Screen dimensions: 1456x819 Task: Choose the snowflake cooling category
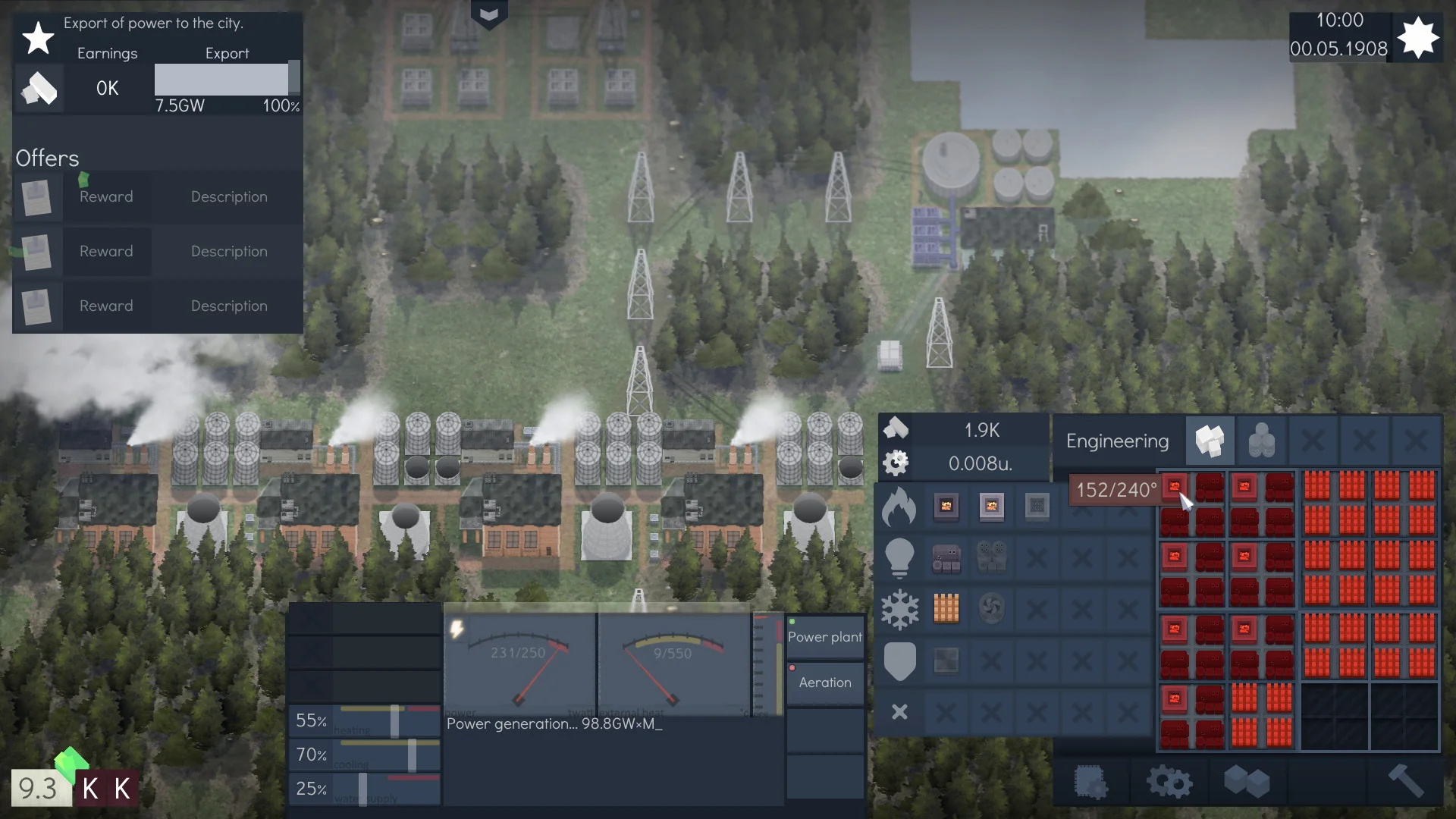(x=899, y=610)
